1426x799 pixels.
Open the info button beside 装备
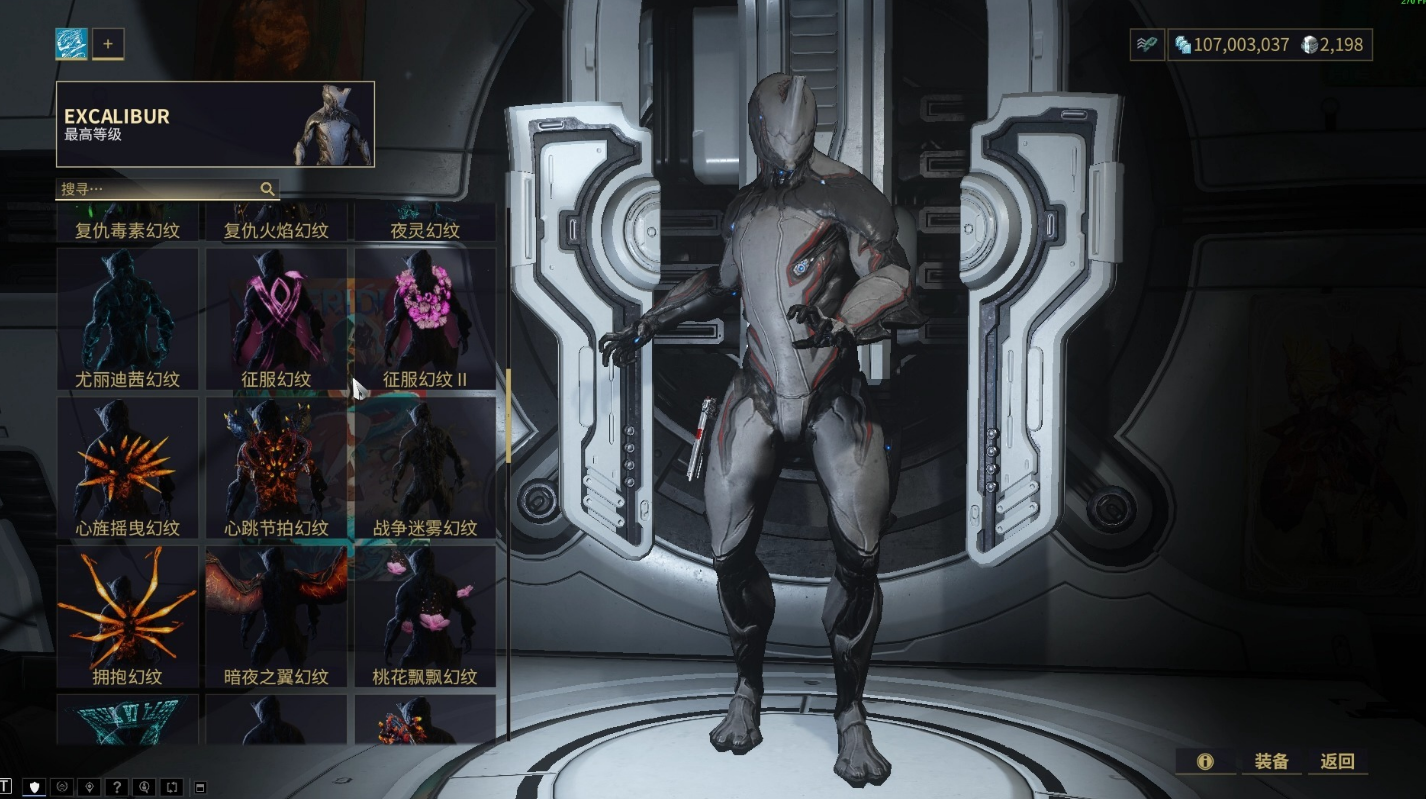1205,761
